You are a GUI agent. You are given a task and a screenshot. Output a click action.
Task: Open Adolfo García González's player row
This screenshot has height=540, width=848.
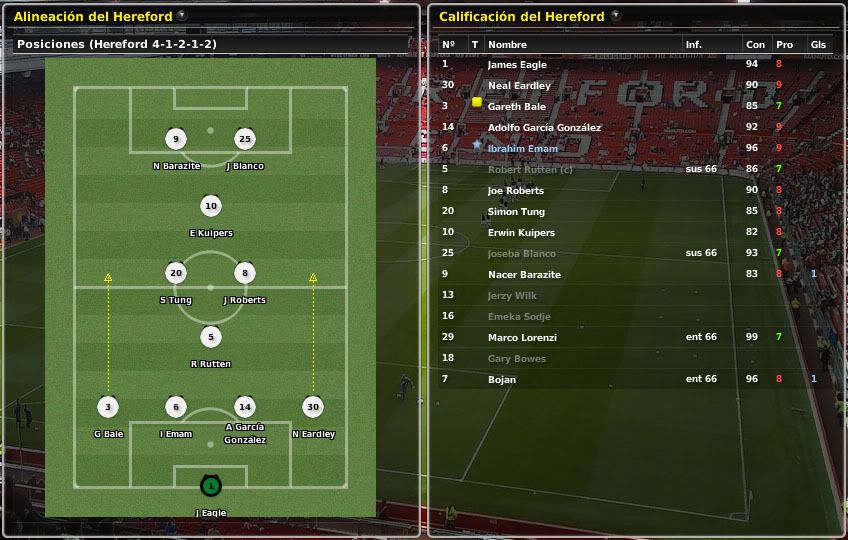544,128
